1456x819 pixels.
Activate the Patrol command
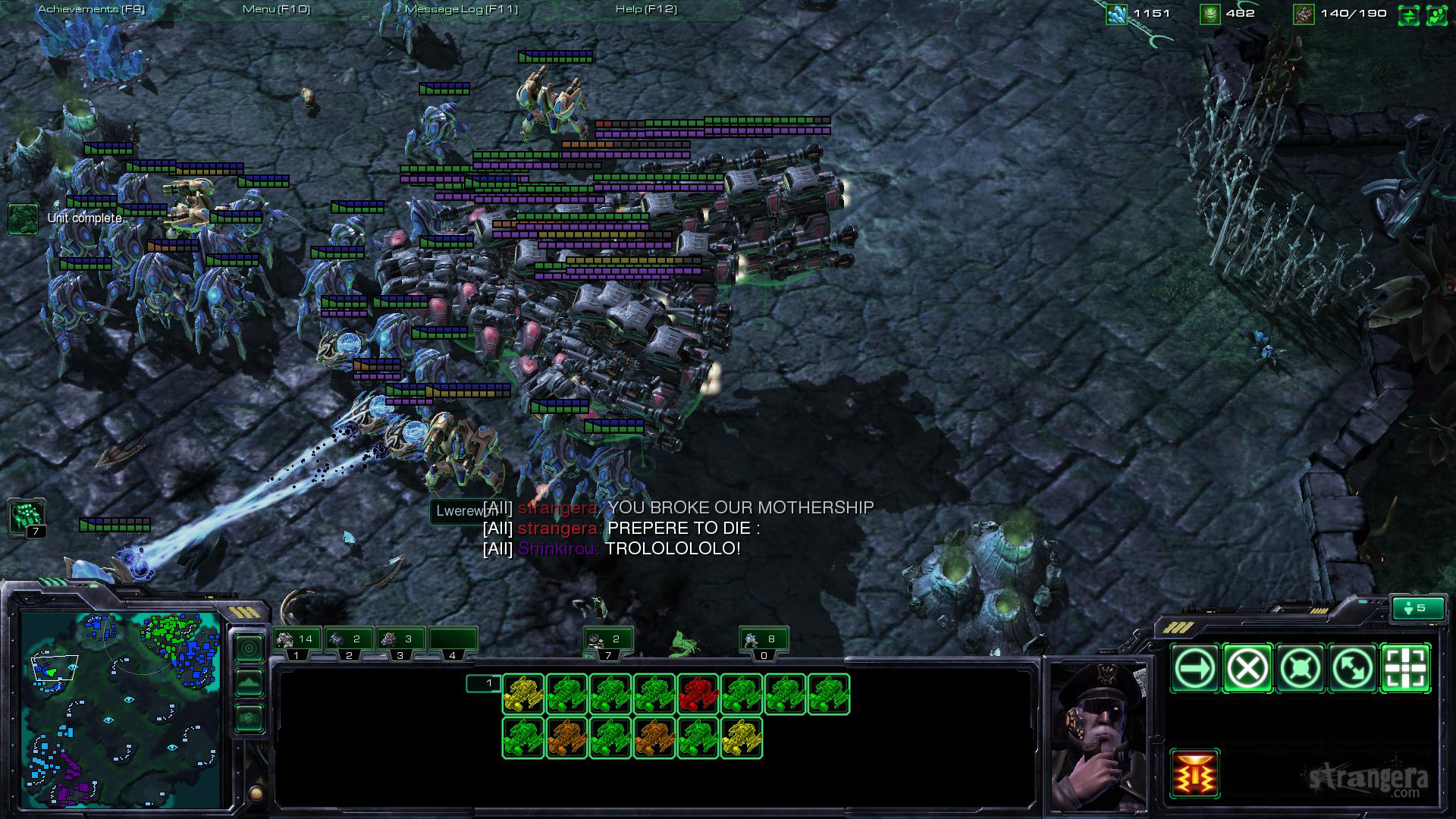(1353, 668)
